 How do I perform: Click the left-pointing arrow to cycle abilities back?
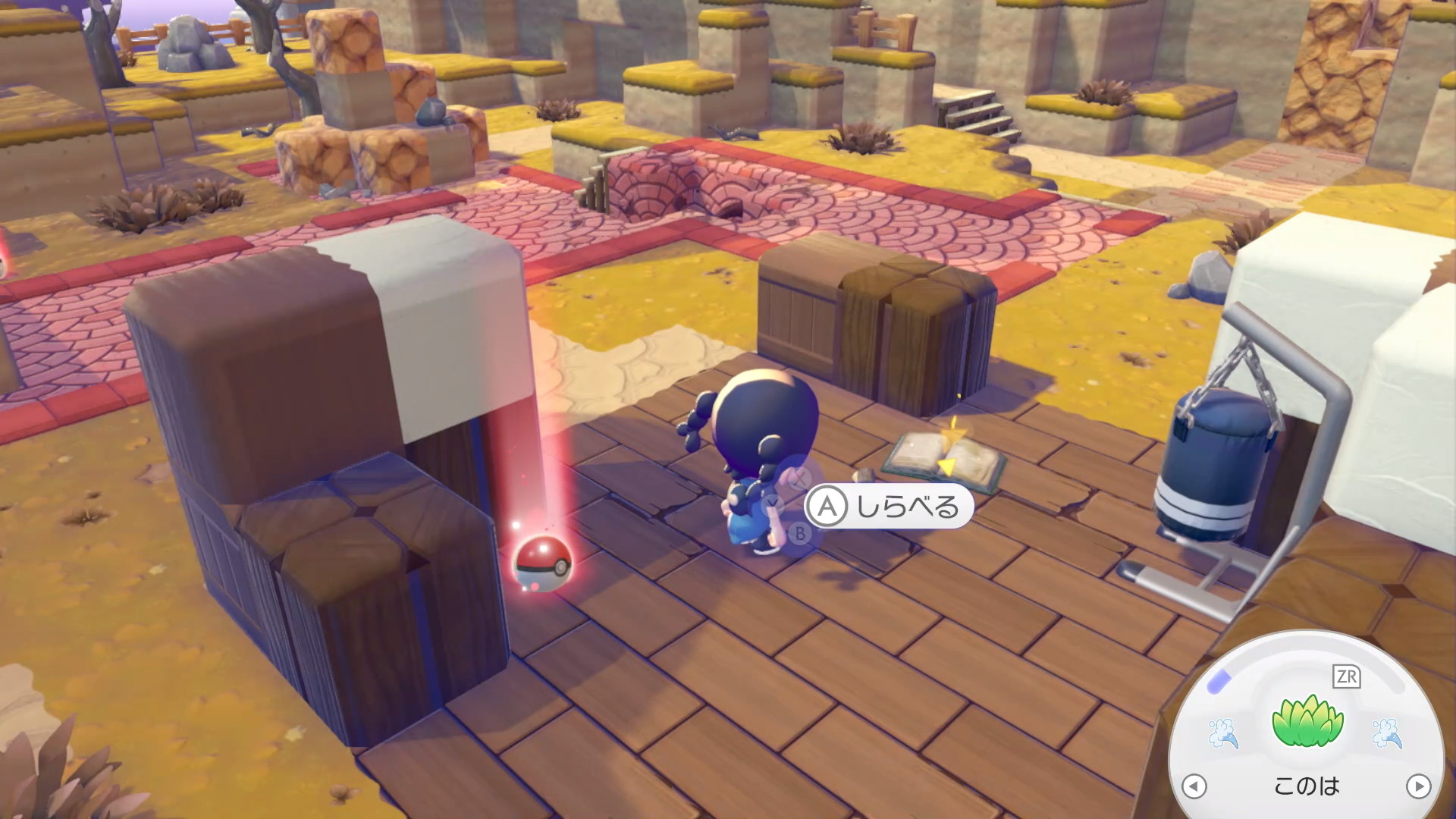(x=1194, y=786)
